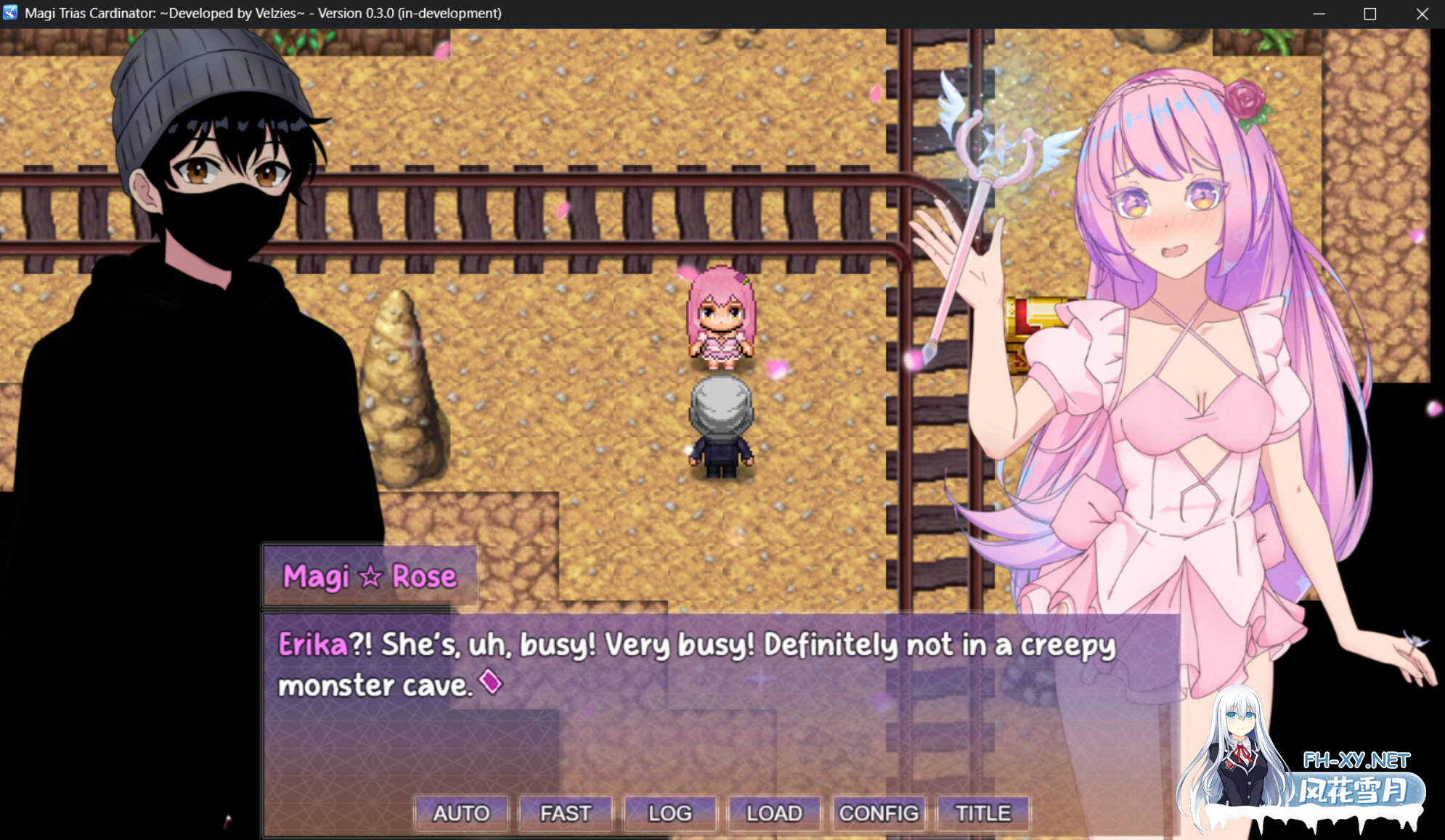Click the Magi Trias Cardinator title bar icon

(x=10, y=12)
